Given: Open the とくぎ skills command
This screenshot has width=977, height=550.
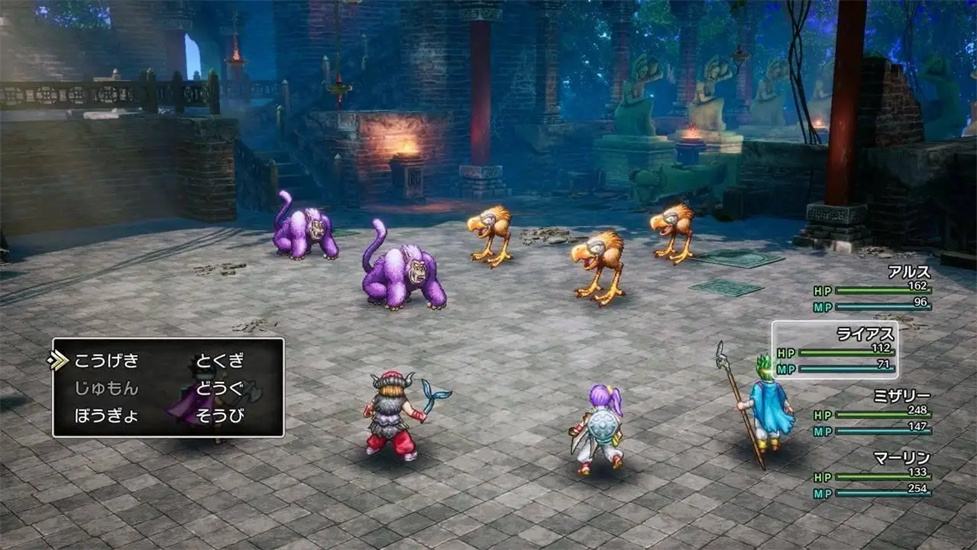Looking at the screenshot, I should point(221,361).
